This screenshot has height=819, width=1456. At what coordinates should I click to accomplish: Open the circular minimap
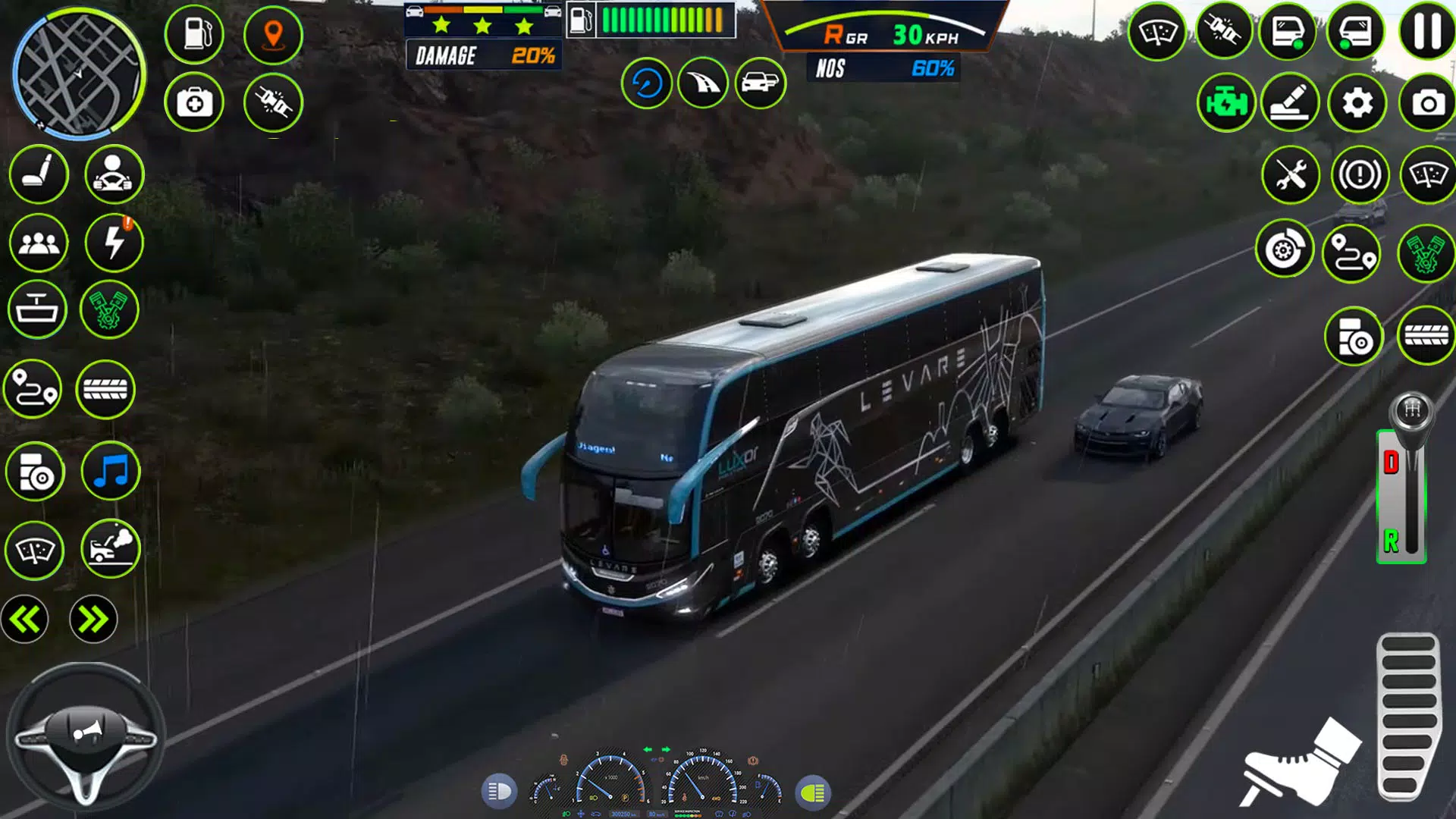pyautogui.click(x=78, y=74)
